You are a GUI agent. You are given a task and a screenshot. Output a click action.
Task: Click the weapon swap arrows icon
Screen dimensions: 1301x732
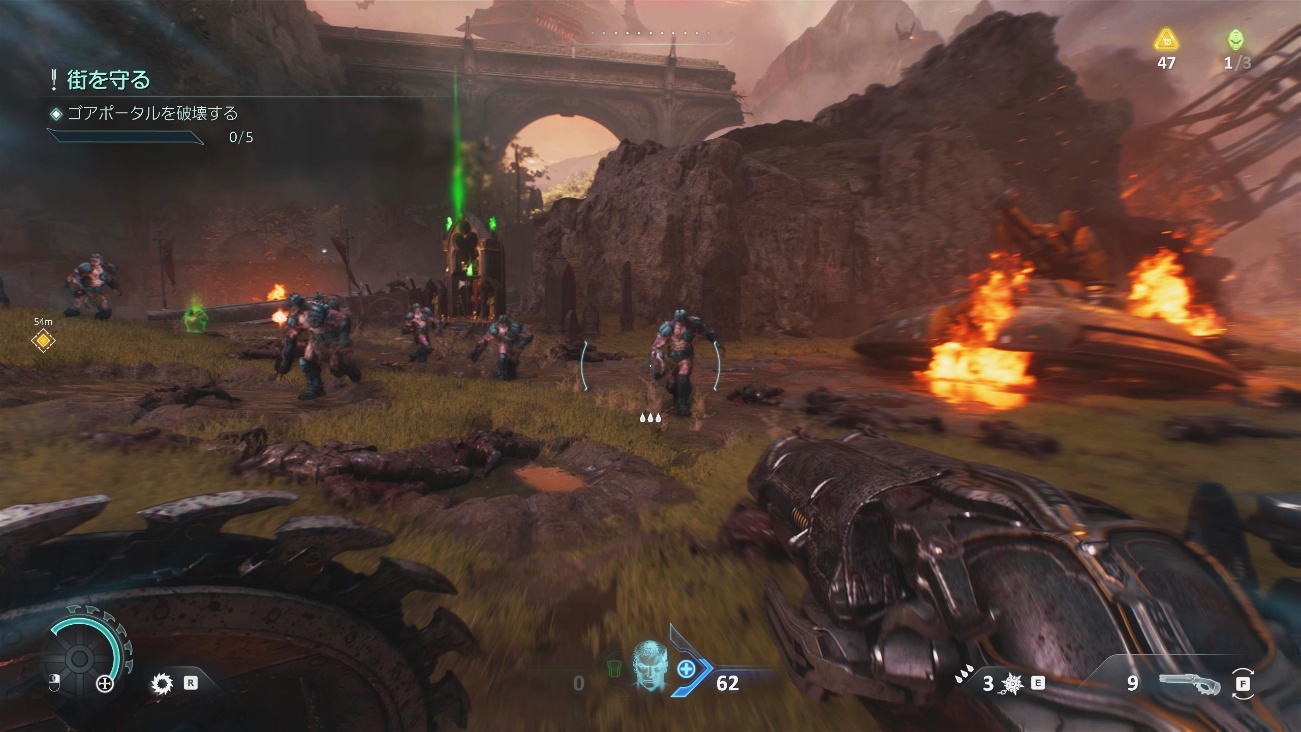[1243, 684]
